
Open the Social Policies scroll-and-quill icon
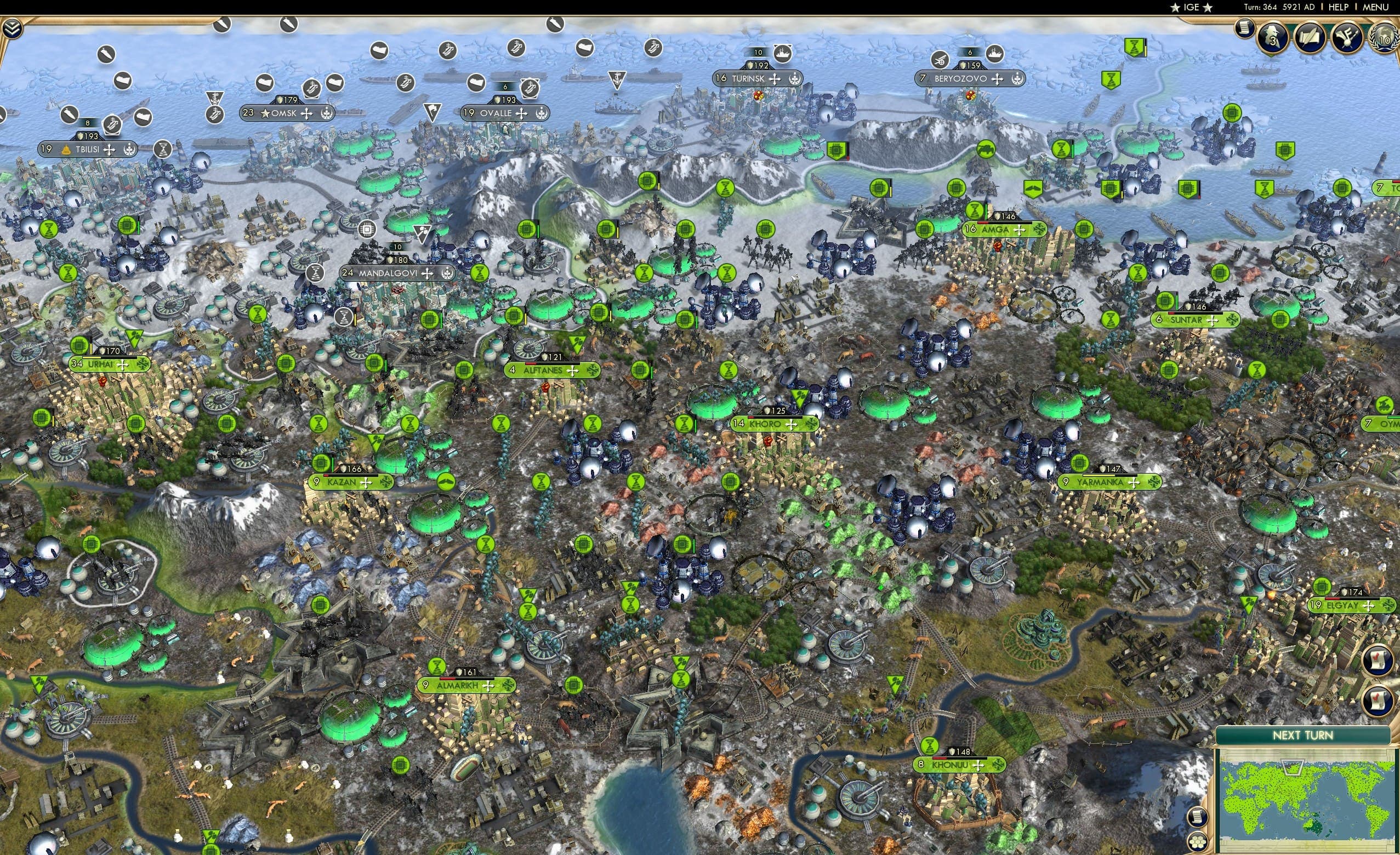1310,38
